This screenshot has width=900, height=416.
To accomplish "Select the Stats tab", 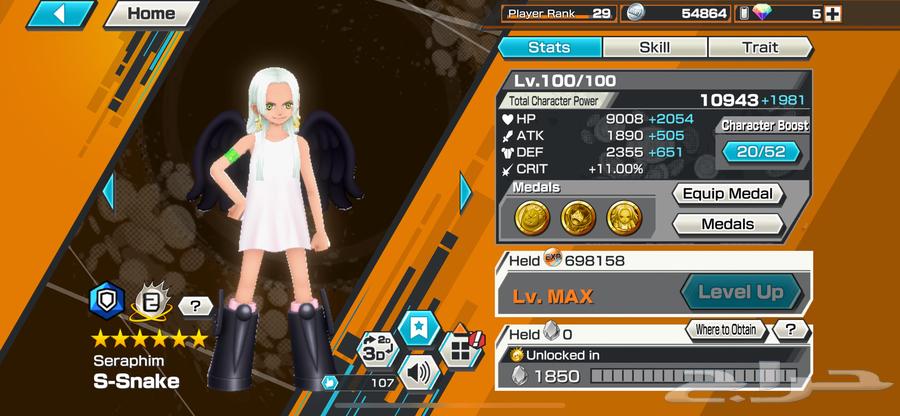I will click(x=549, y=47).
